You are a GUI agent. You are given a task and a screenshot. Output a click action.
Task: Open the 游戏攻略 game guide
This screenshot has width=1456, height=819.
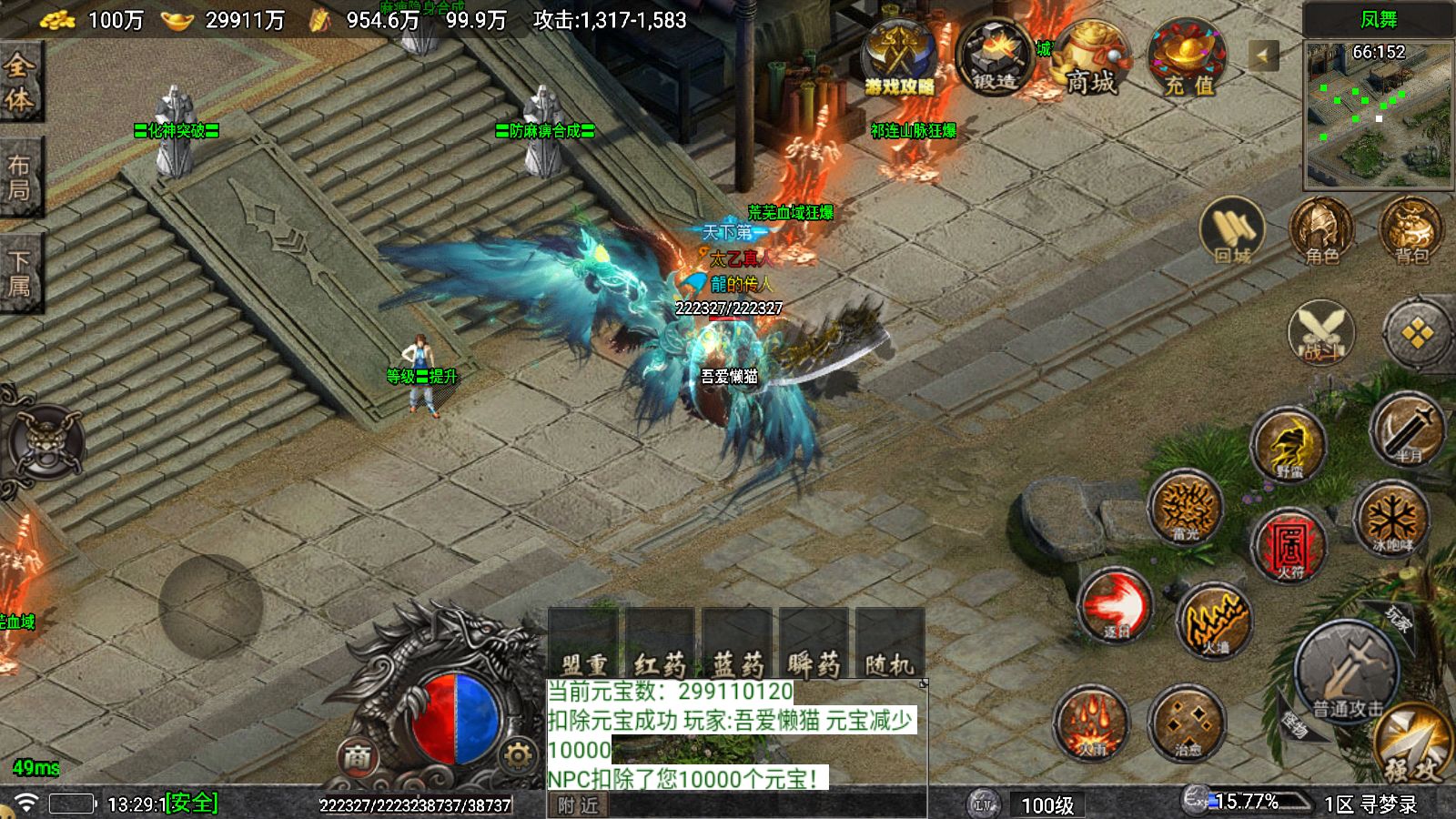899,58
